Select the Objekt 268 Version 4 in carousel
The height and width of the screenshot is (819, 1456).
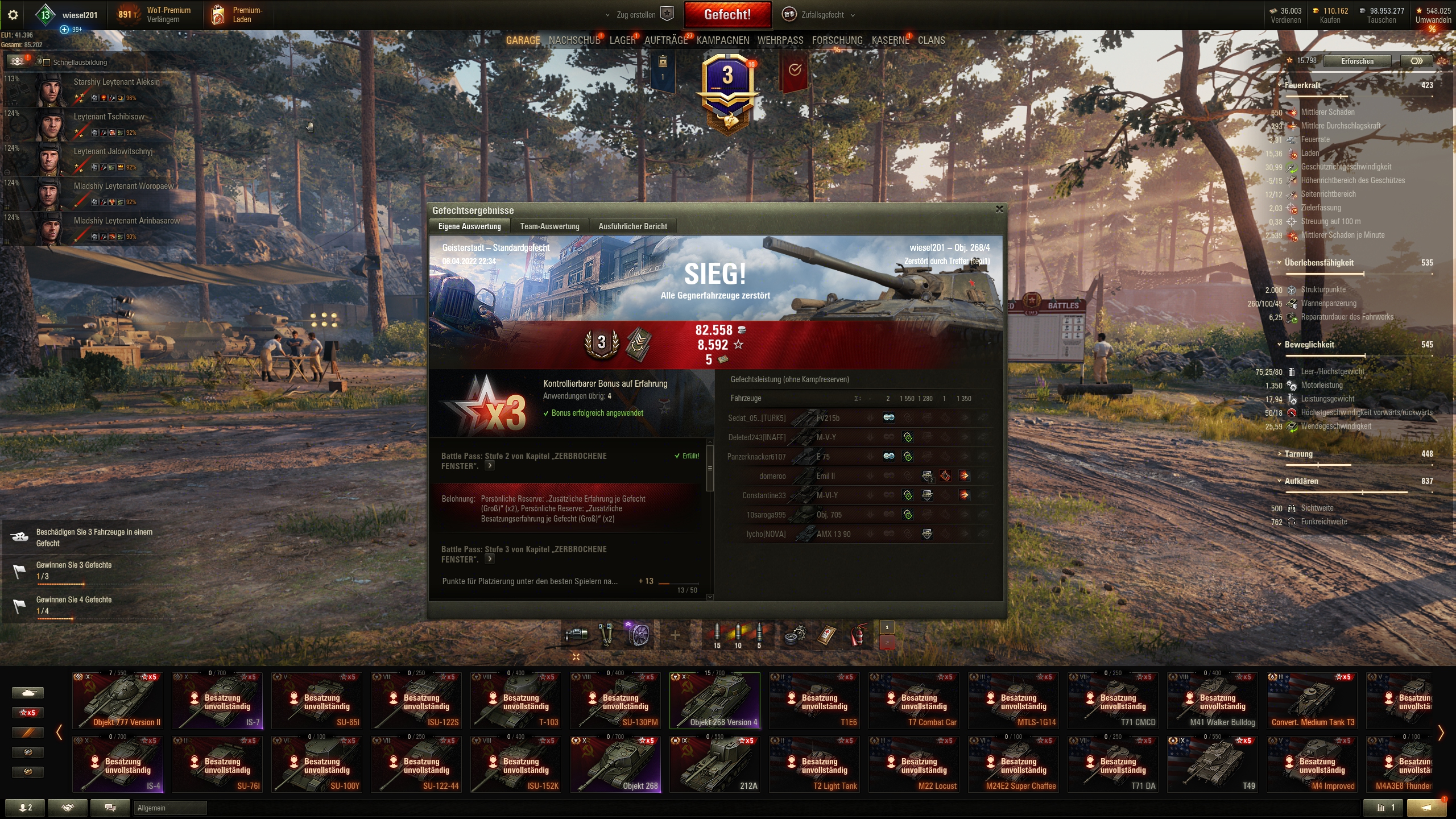(715, 701)
